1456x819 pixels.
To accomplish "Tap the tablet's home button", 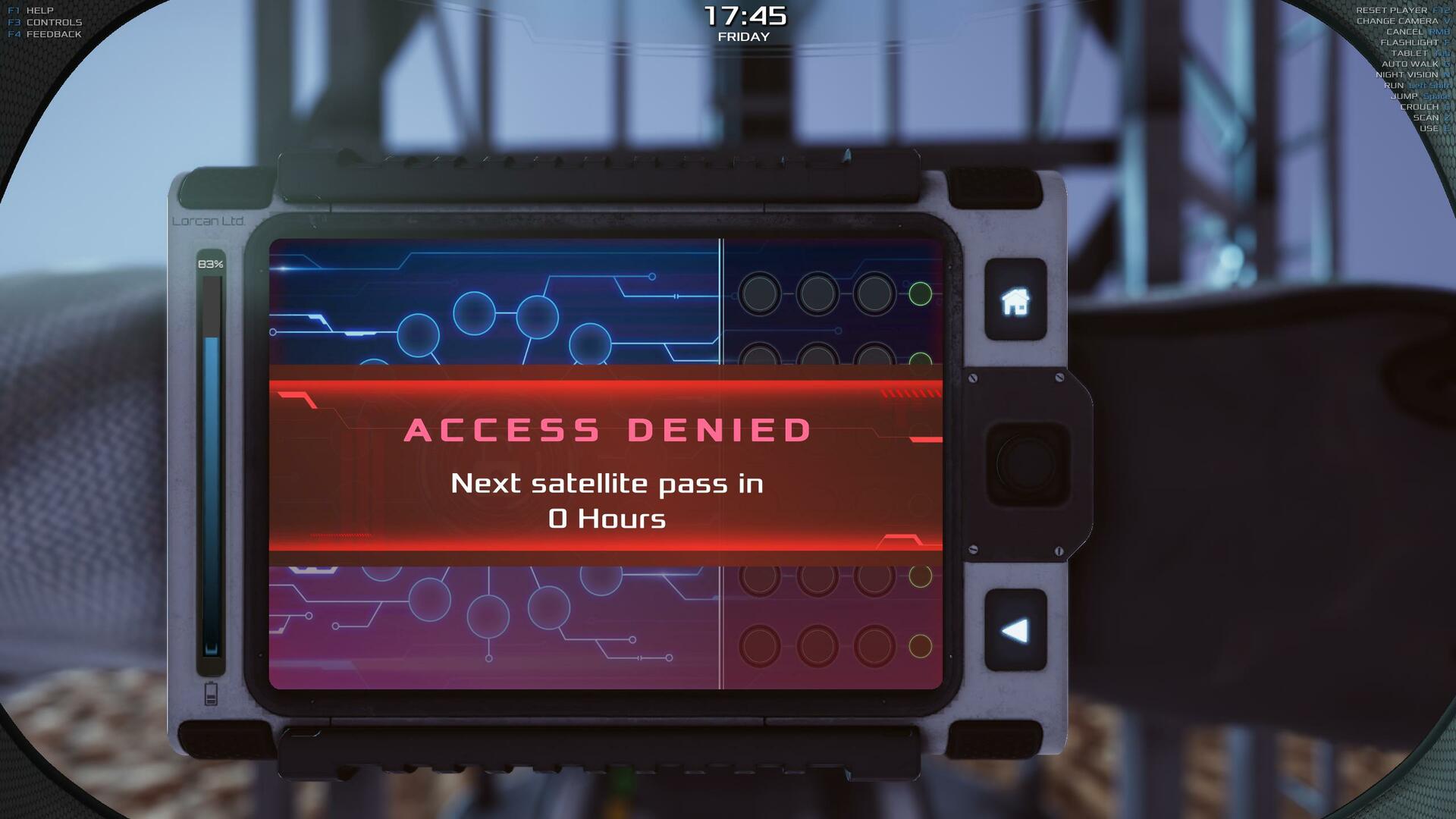I will click(x=1015, y=300).
